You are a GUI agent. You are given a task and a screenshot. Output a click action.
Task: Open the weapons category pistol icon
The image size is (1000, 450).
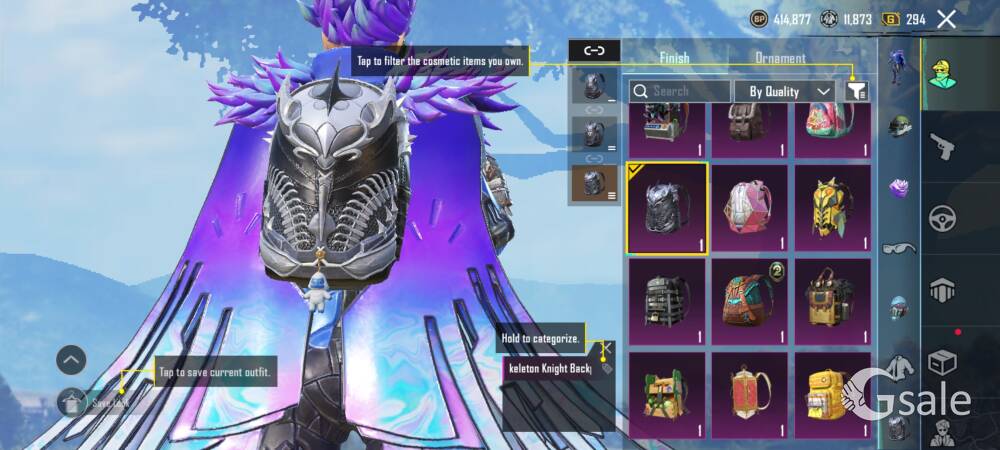(943, 147)
